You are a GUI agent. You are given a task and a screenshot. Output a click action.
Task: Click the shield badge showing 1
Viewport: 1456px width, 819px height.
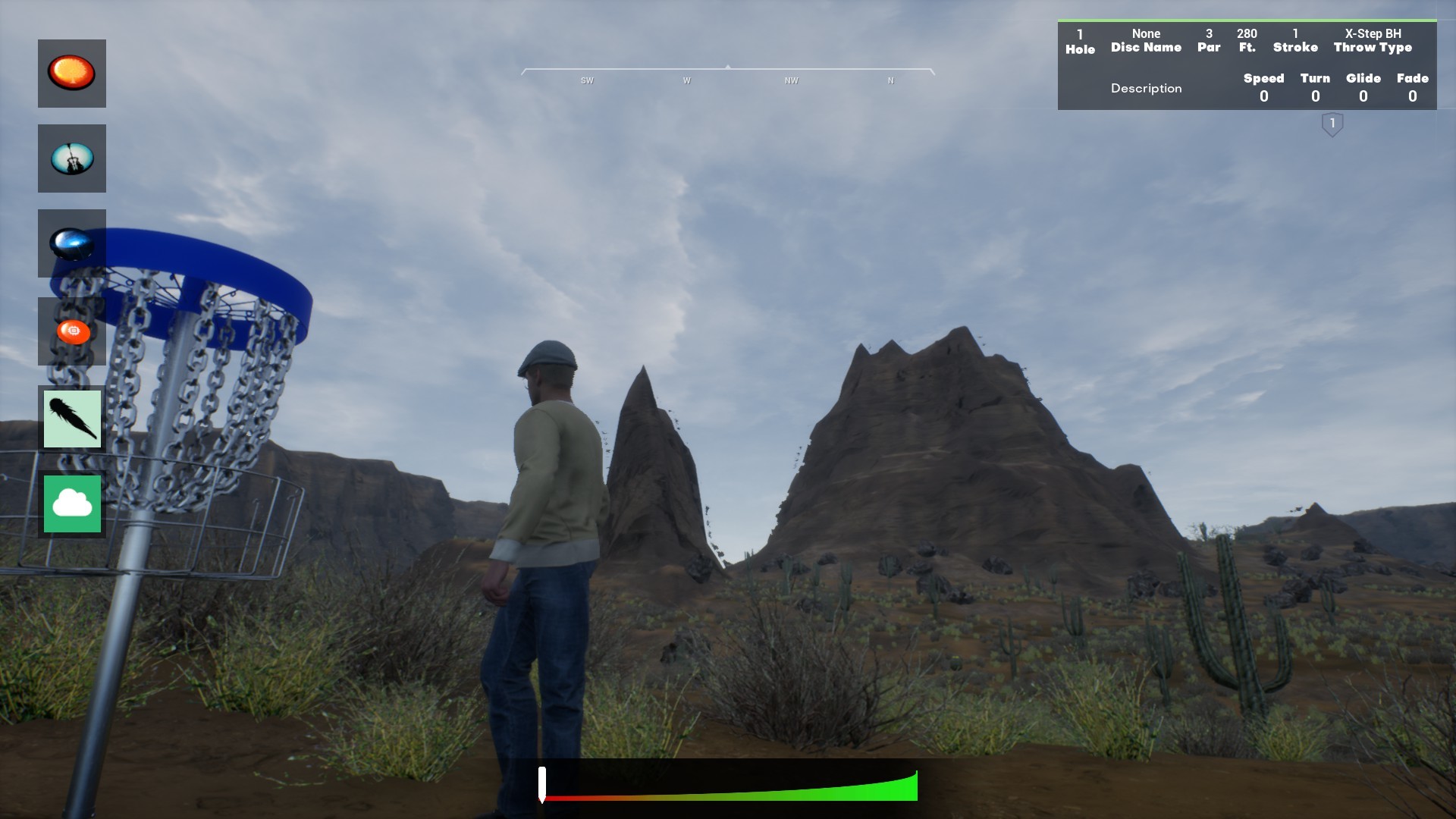(1331, 123)
